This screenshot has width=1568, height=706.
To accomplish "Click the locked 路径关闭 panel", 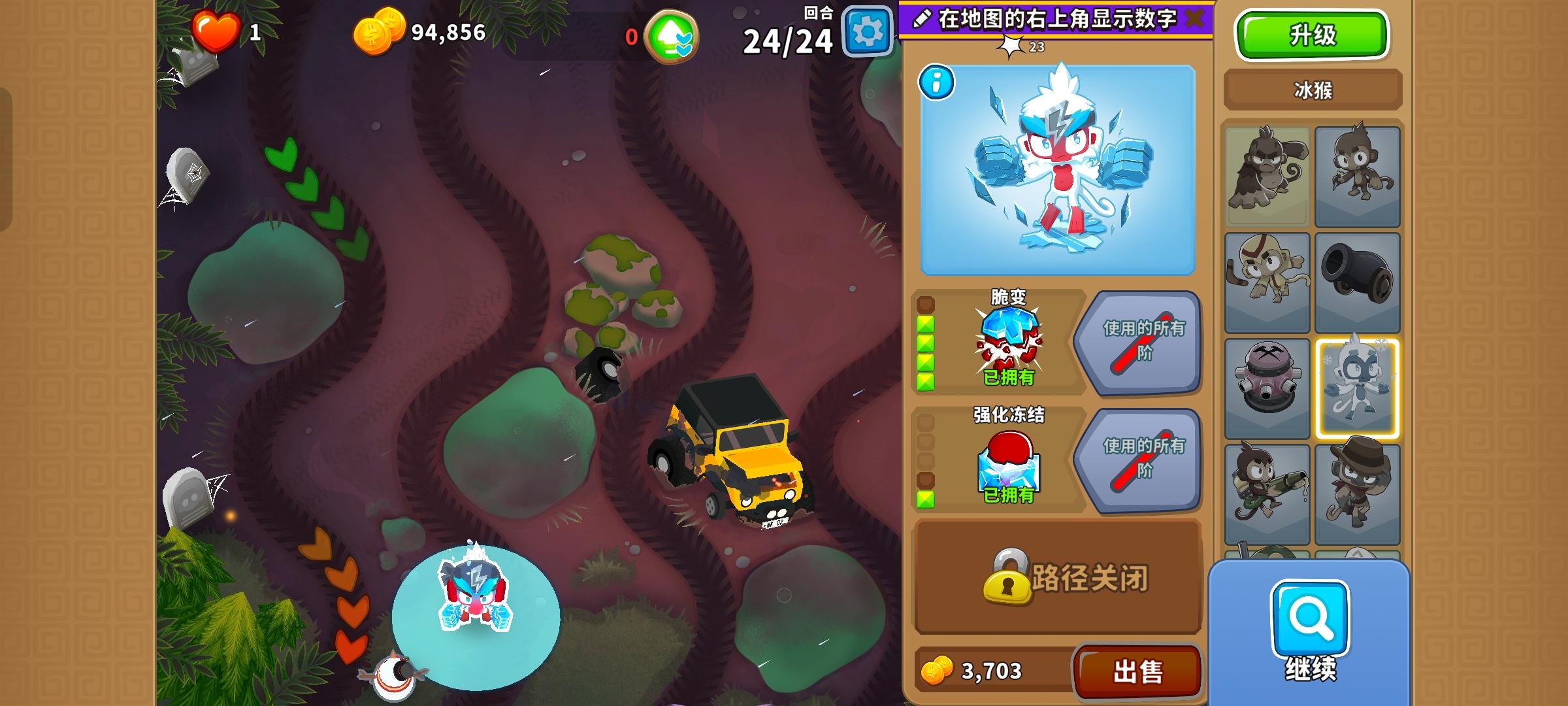I will [x=1058, y=578].
